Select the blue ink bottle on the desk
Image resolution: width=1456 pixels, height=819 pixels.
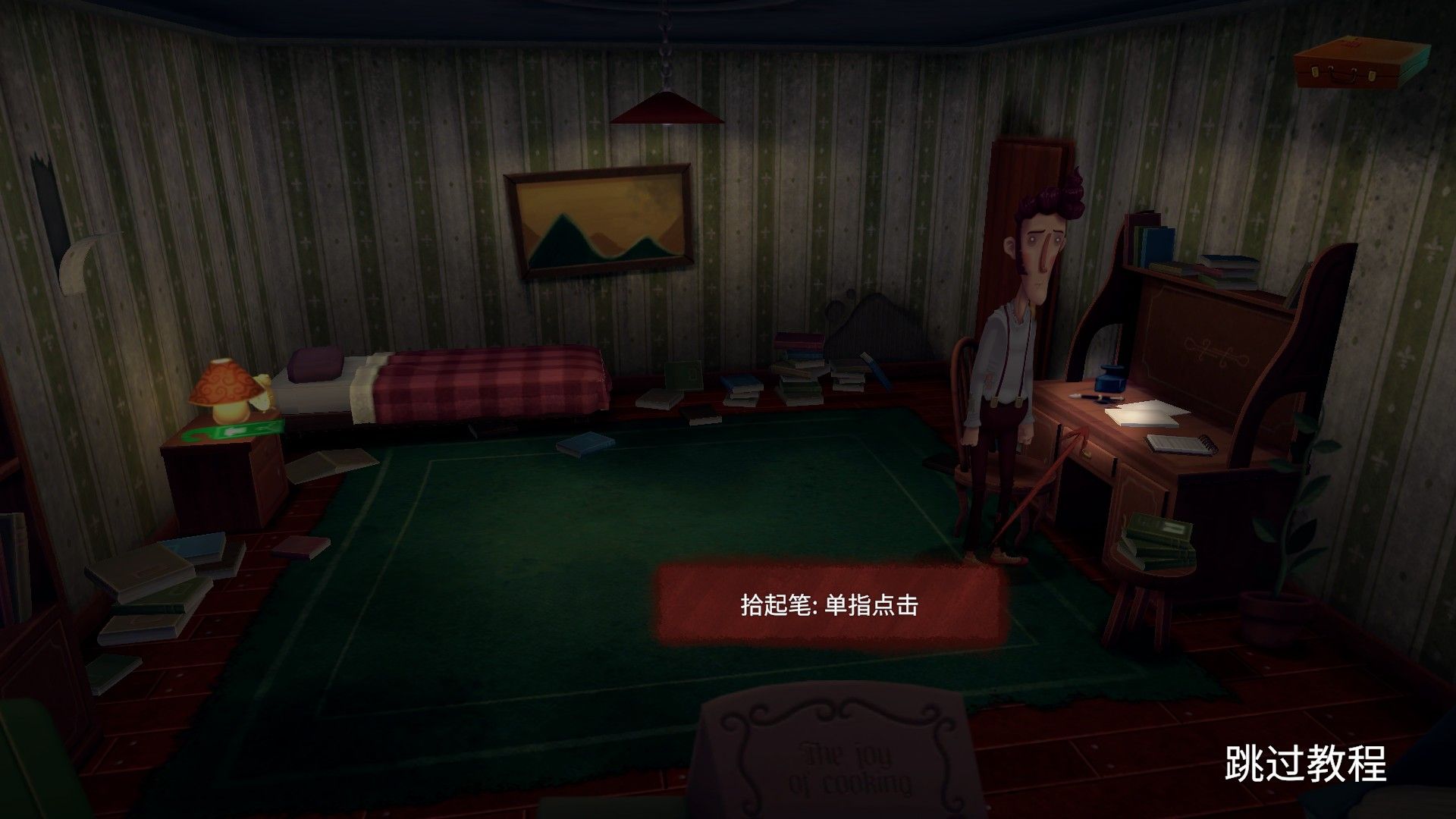(x=1109, y=379)
